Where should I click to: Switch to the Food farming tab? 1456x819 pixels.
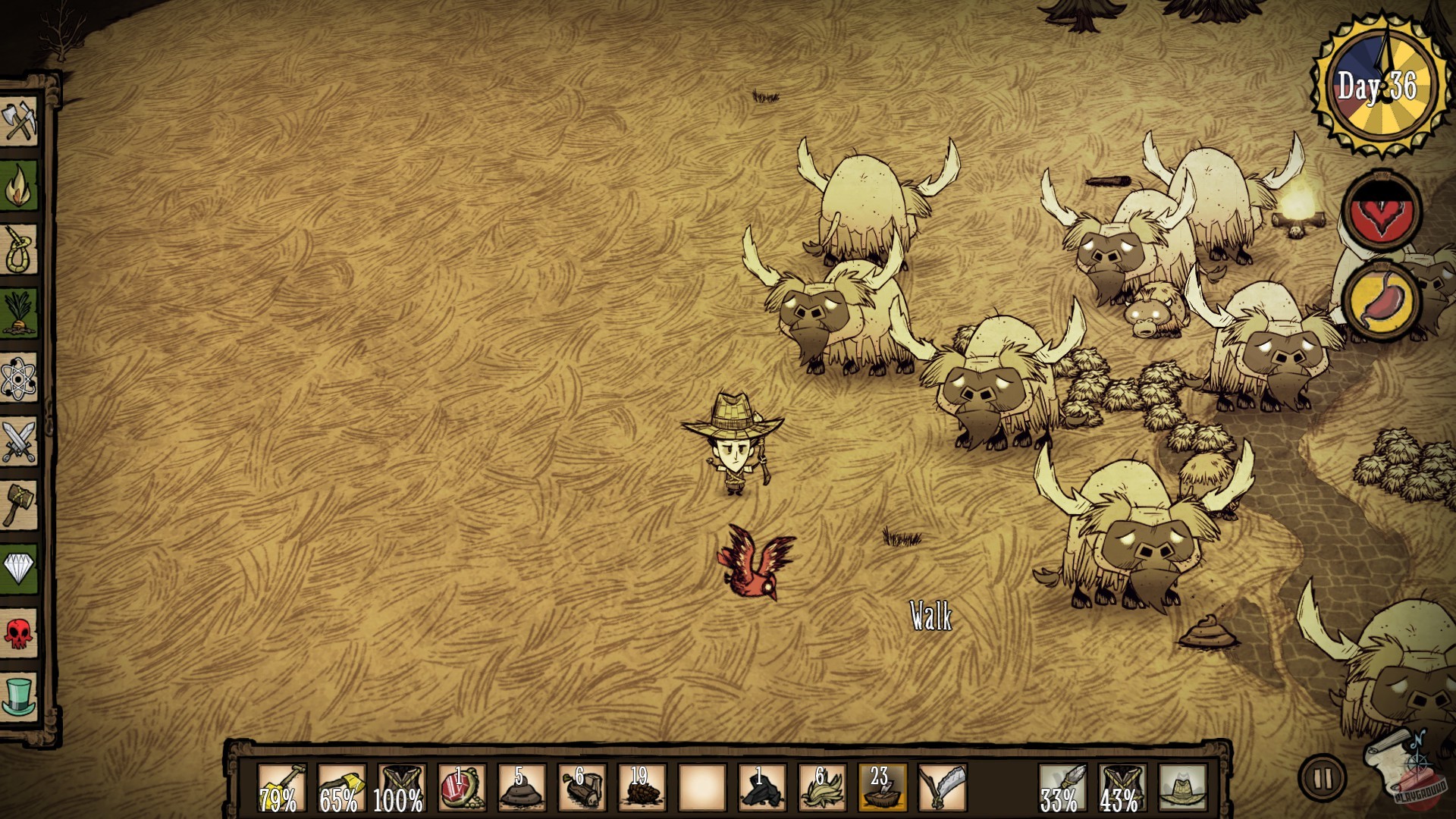coord(20,312)
